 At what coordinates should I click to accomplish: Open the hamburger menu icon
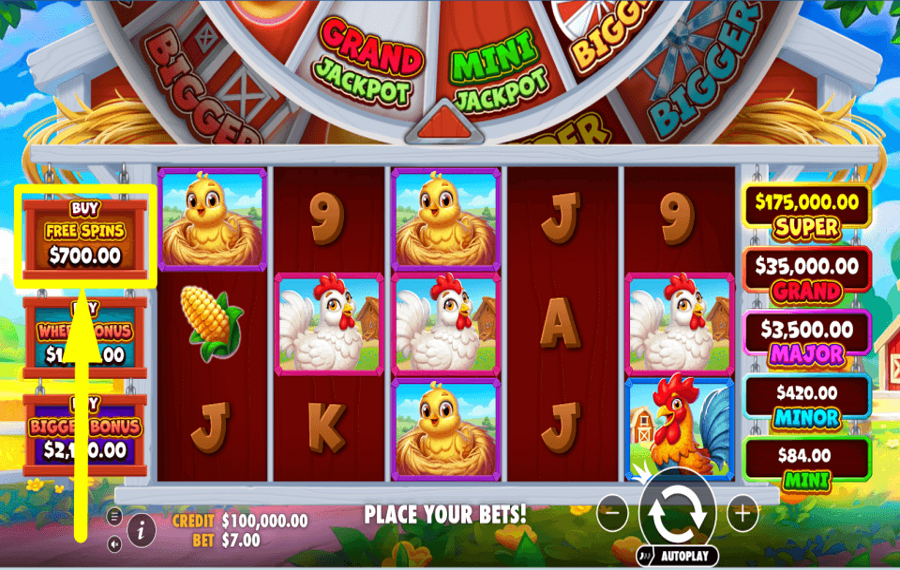click(114, 516)
